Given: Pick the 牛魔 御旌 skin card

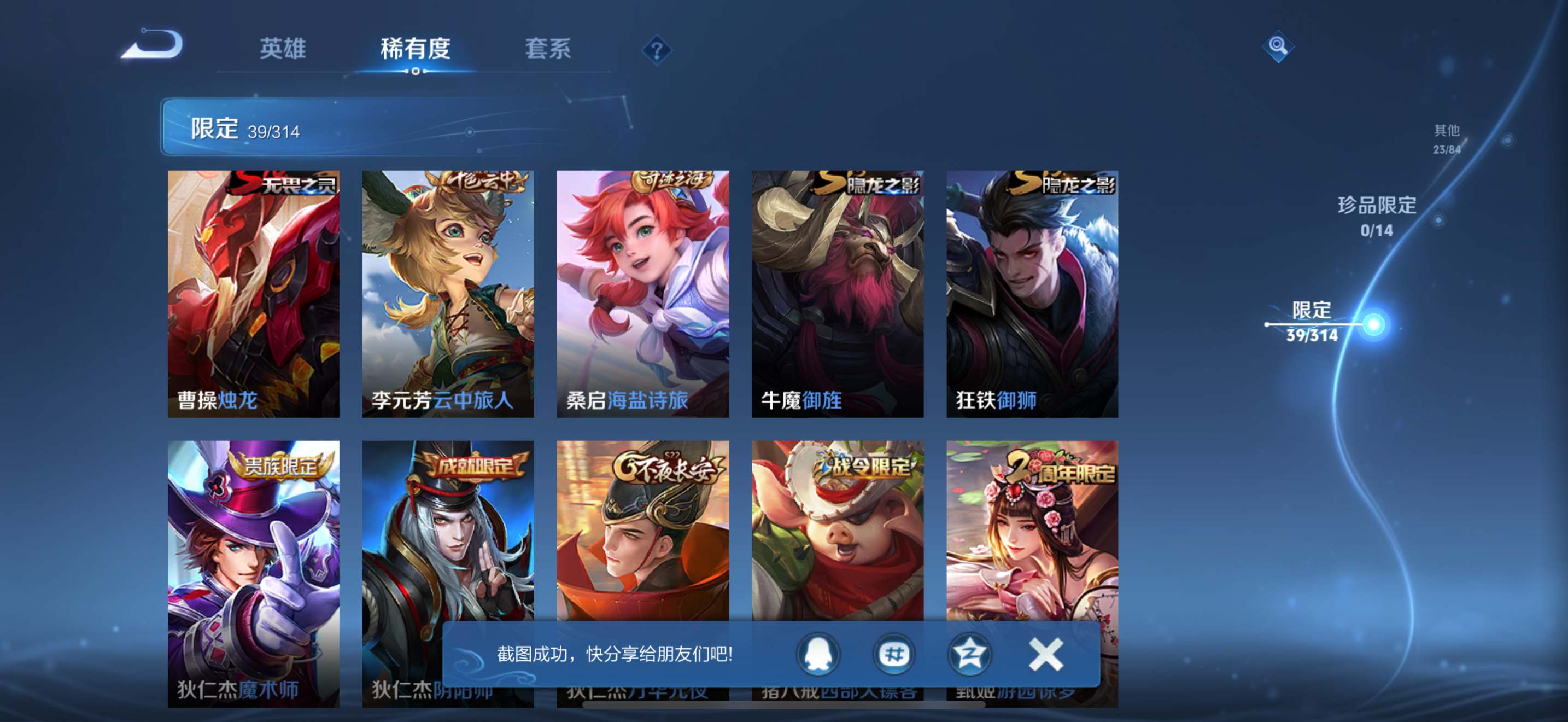Looking at the screenshot, I should point(838,293).
